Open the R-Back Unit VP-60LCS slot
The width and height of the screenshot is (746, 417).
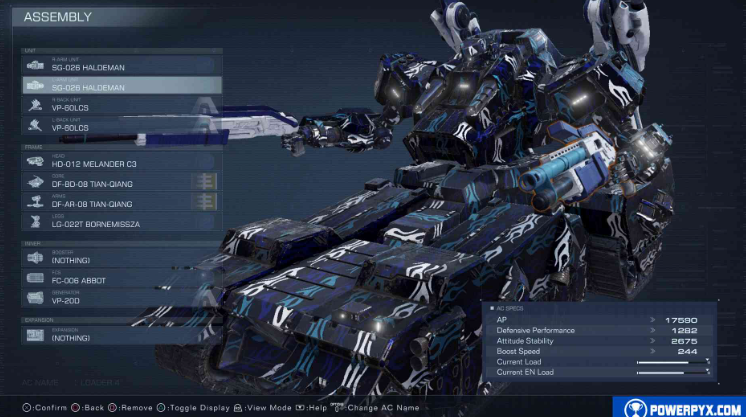point(120,105)
